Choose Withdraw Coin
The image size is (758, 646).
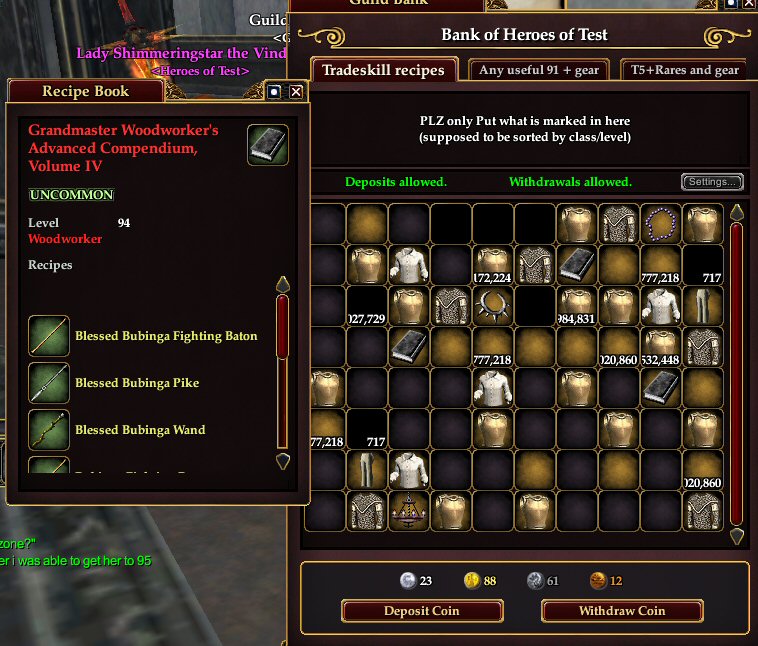(x=622, y=611)
